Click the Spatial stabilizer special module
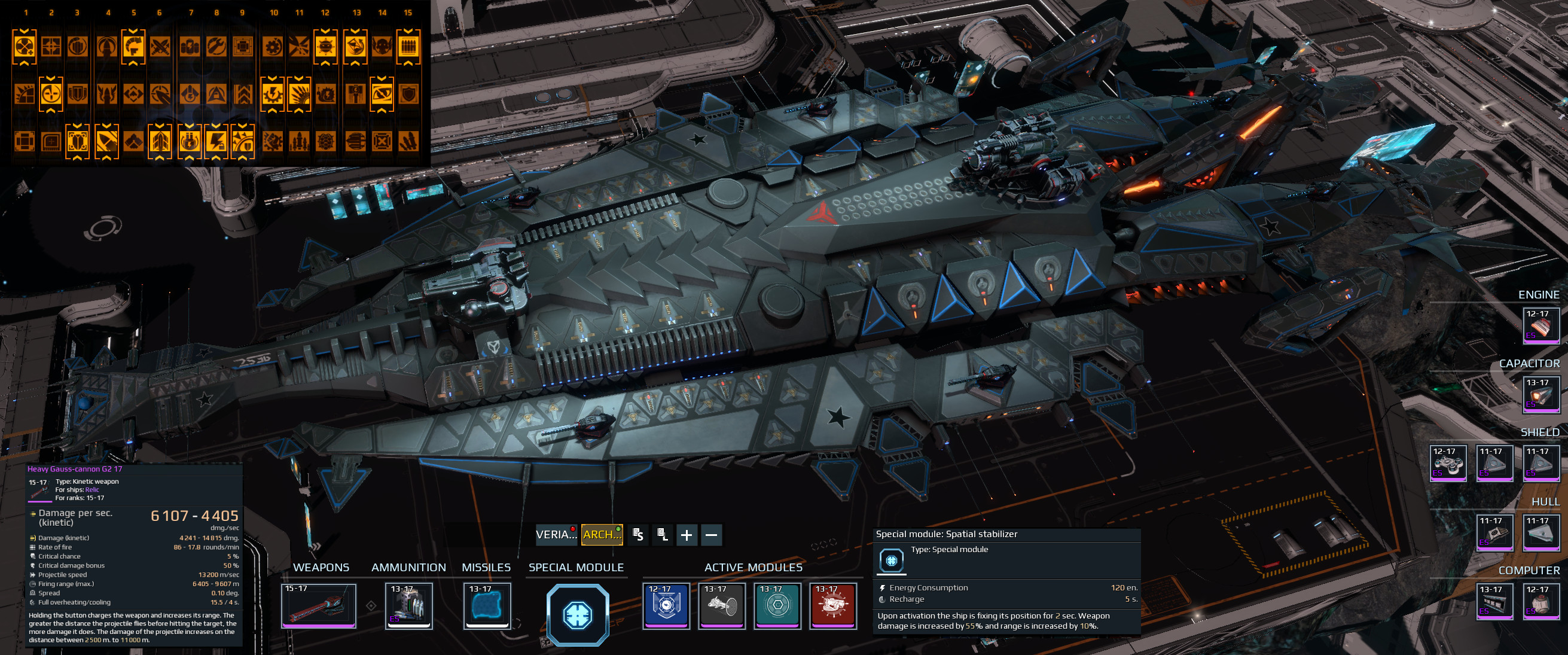1568x655 pixels. pos(577,614)
